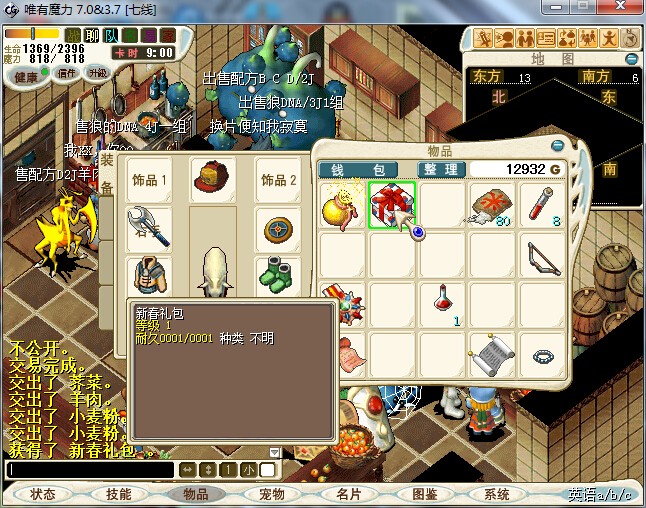The width and height of the screenshot is (646, 508).
Task: Open the 技能 skills menu
Action: [x=118, y=494]
